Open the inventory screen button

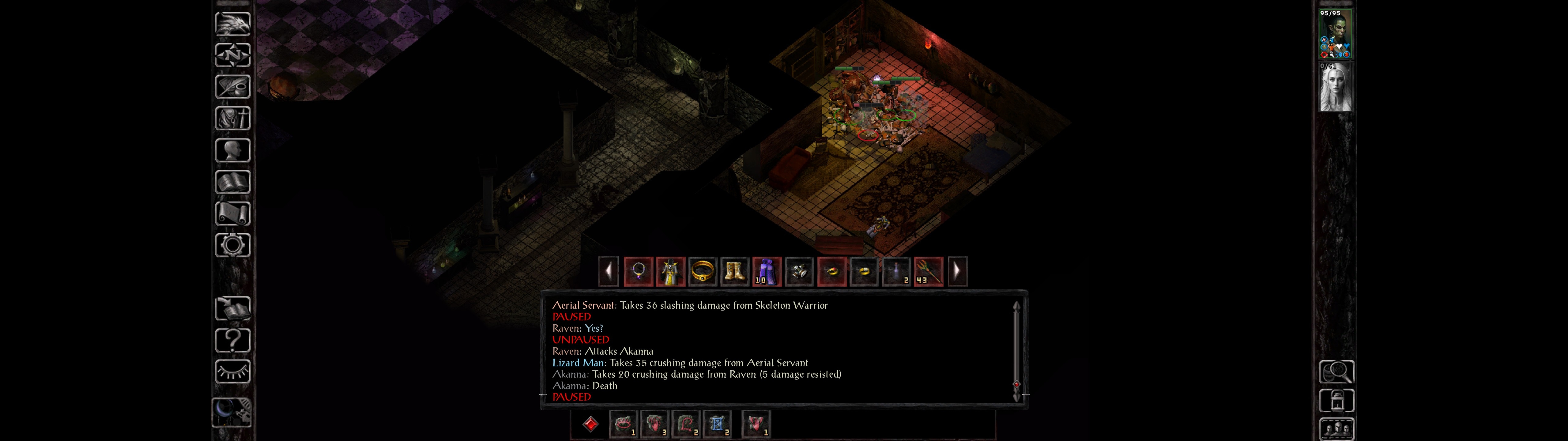point(232,119)
